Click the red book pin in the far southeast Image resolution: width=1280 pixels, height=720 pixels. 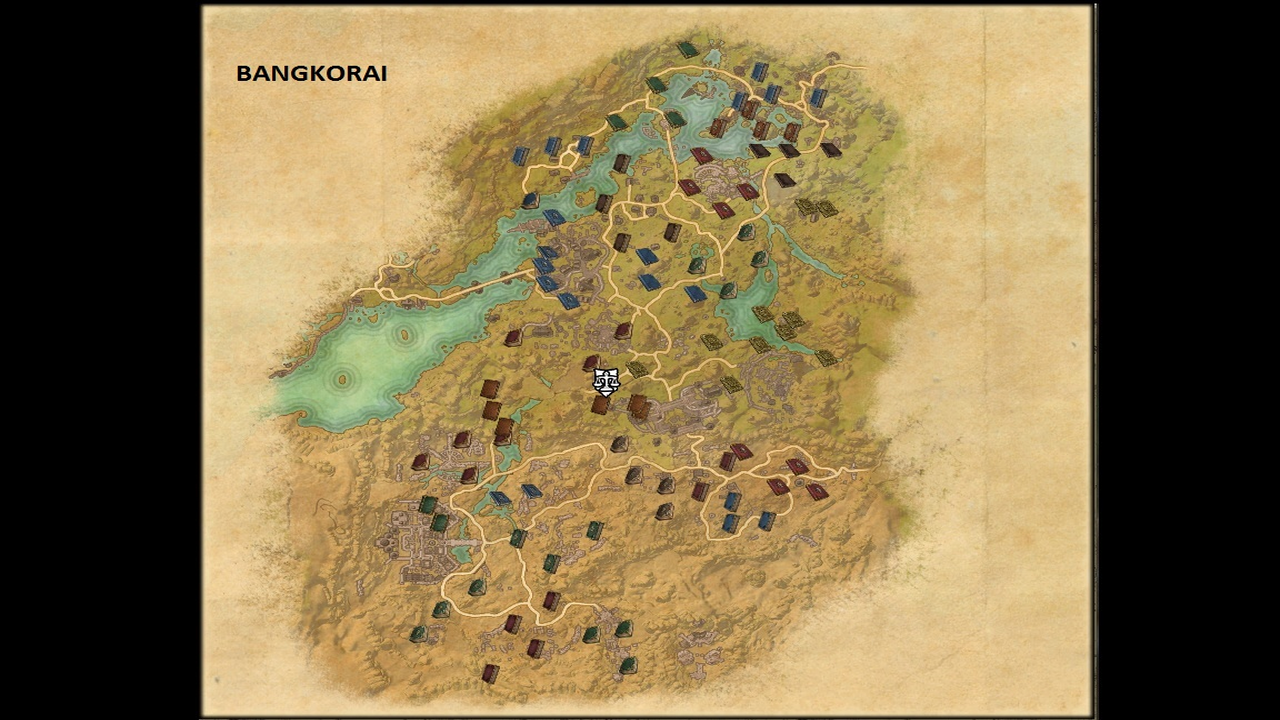818,490
